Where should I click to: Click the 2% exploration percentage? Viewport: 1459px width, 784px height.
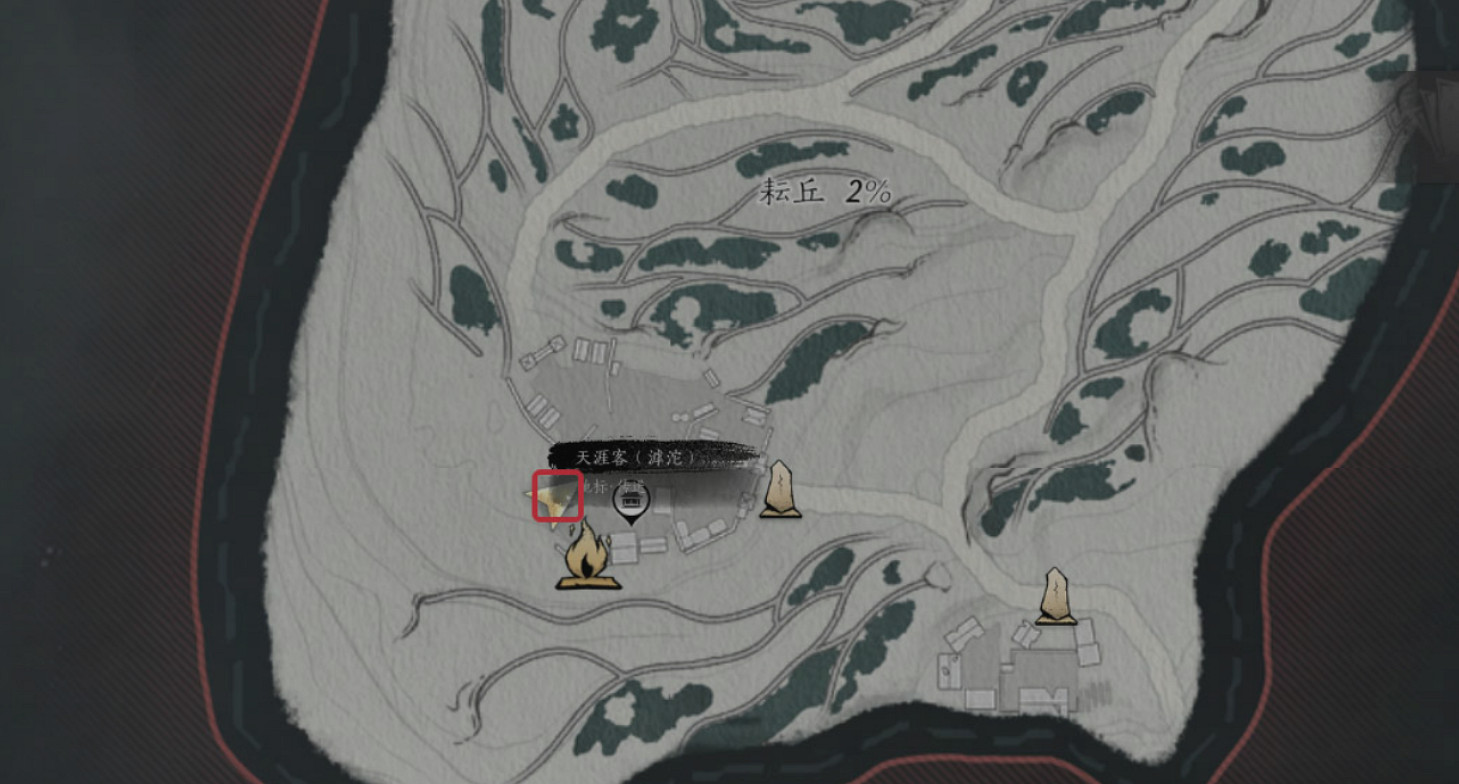[868, 191]
